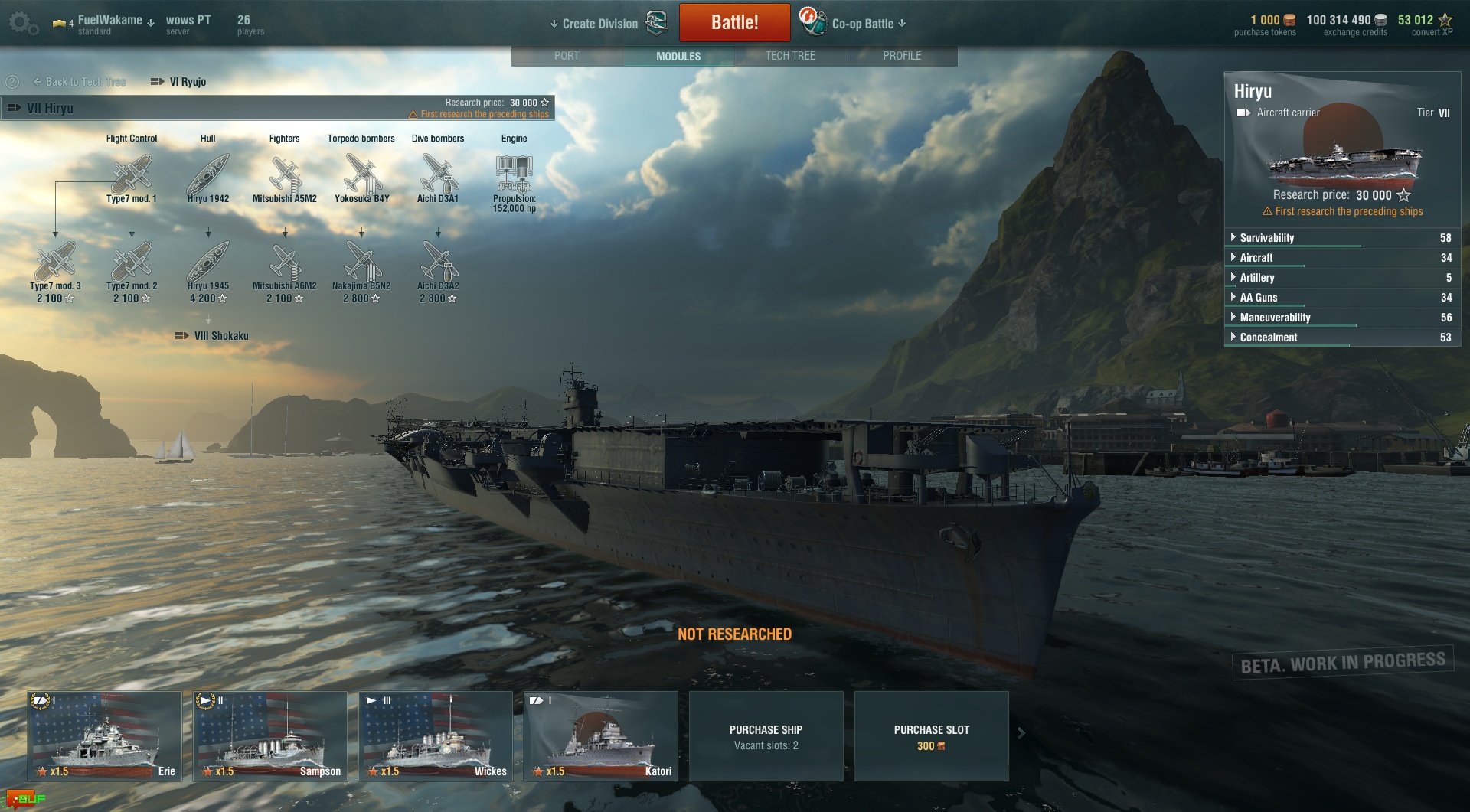Go back to Tech Tree
Screen dimensions: 1470x812
point(80,82)
